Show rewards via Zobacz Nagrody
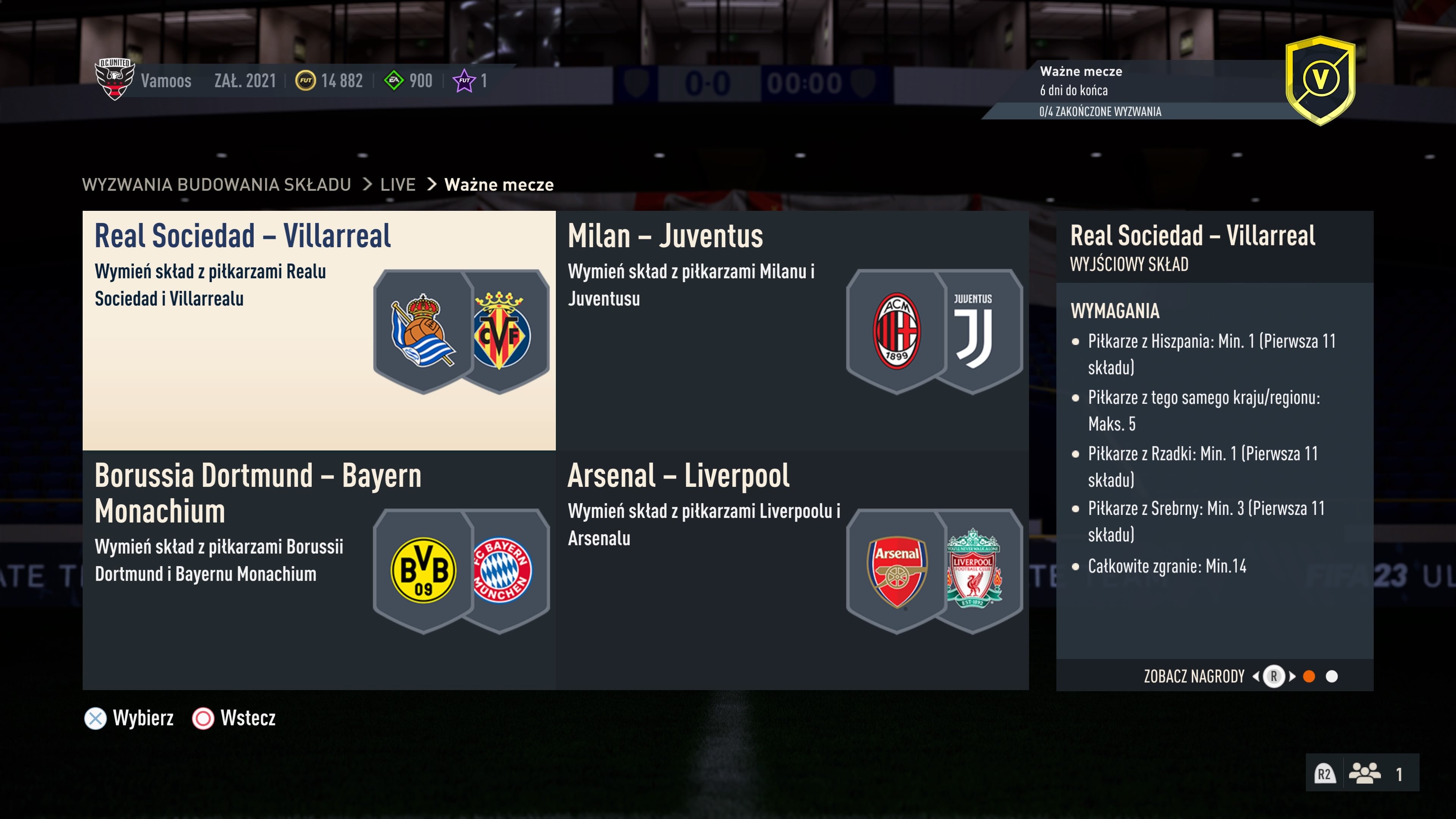The height and width of the screenshot is (819, 1456). click(1194, 676)
